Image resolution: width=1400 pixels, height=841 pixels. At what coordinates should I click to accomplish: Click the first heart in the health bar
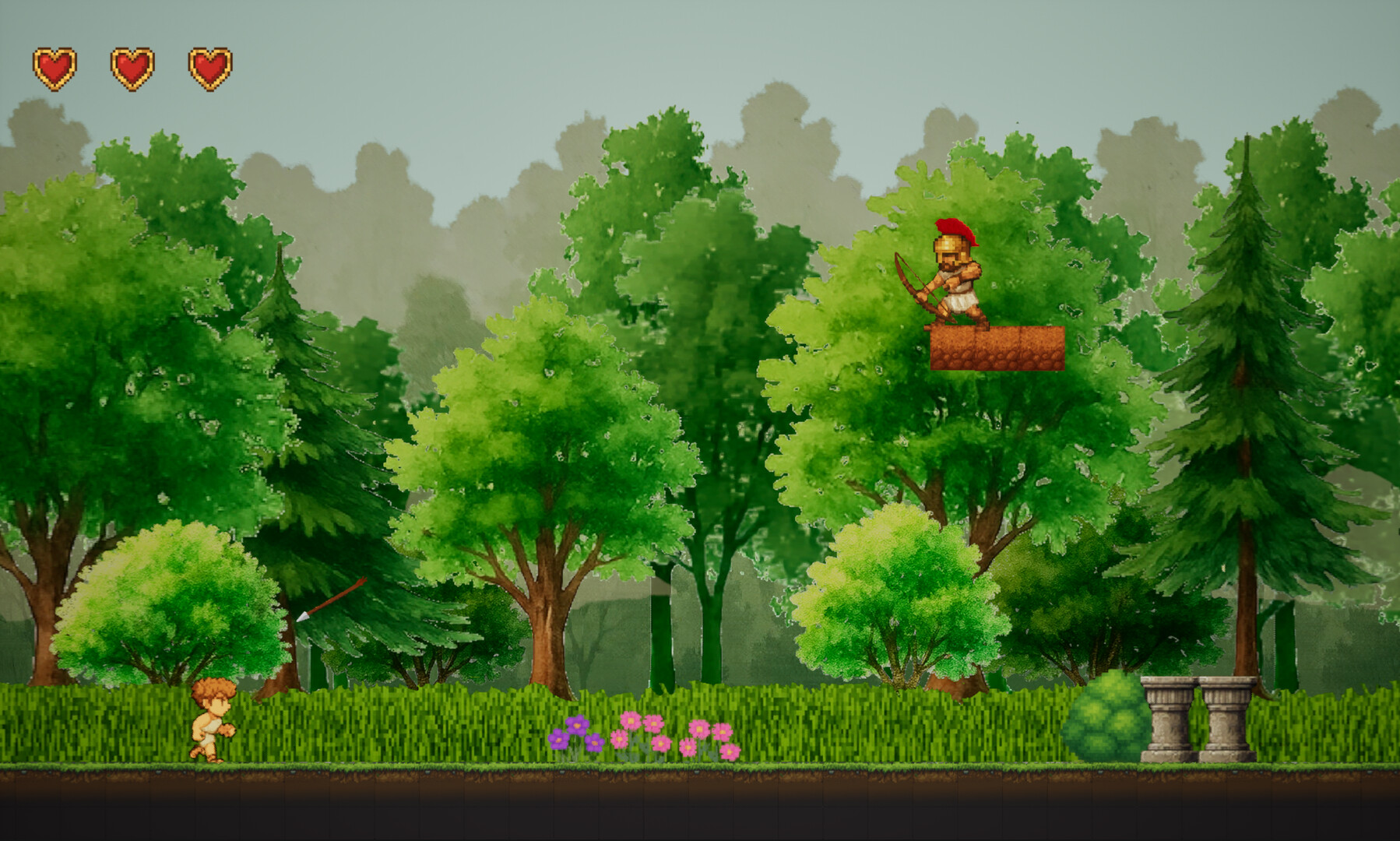56,66
